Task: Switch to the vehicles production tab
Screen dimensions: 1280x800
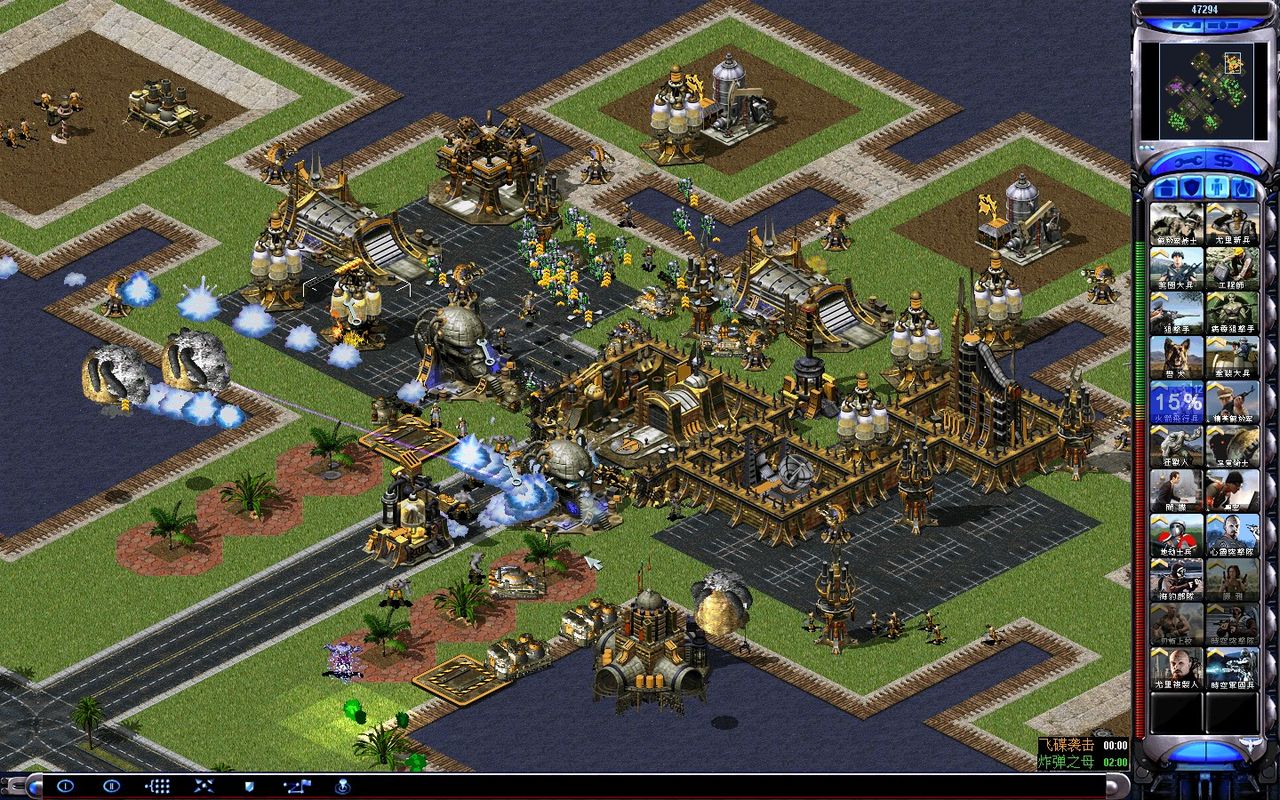Action: point(1239,187)
